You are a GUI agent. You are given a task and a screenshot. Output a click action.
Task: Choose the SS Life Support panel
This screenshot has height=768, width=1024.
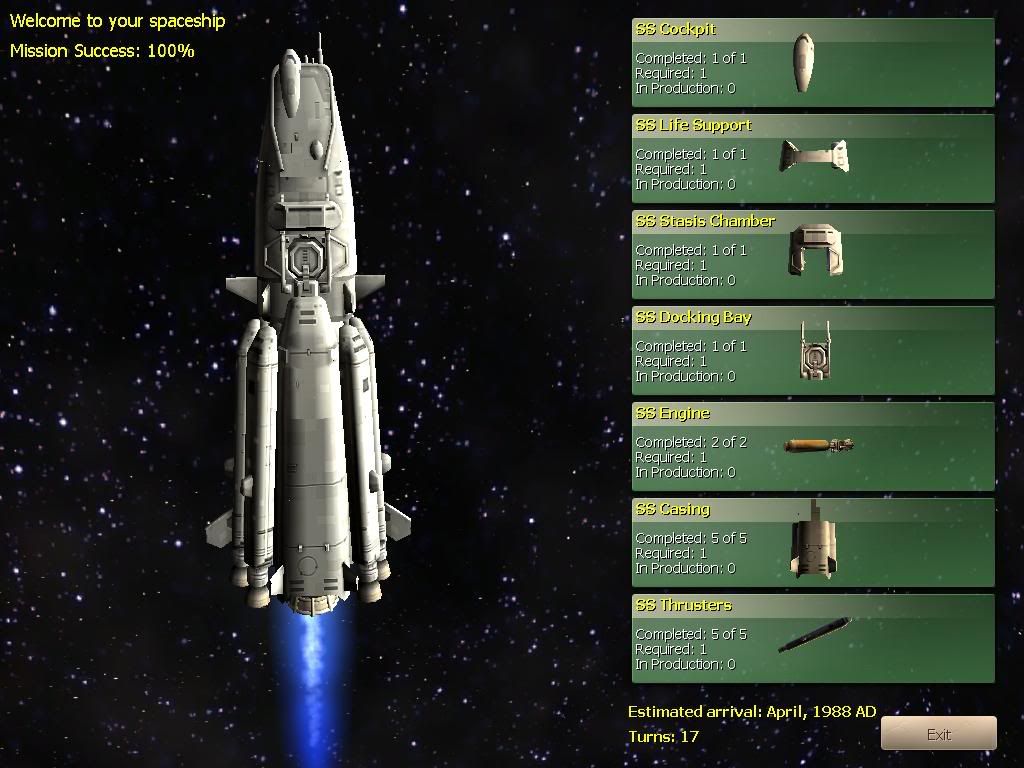(813, 158)
